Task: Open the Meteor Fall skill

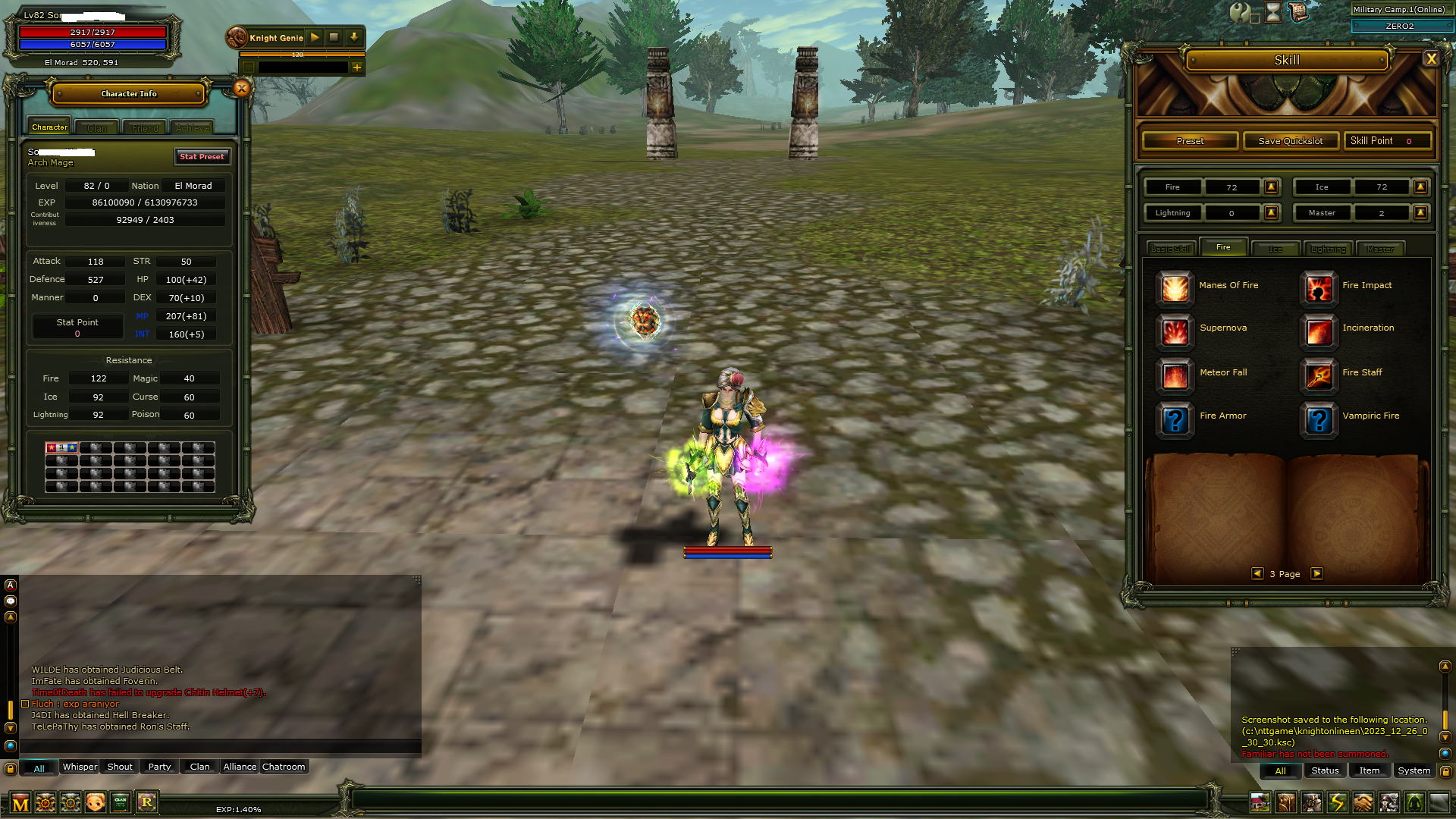Action: (1175, 376)
